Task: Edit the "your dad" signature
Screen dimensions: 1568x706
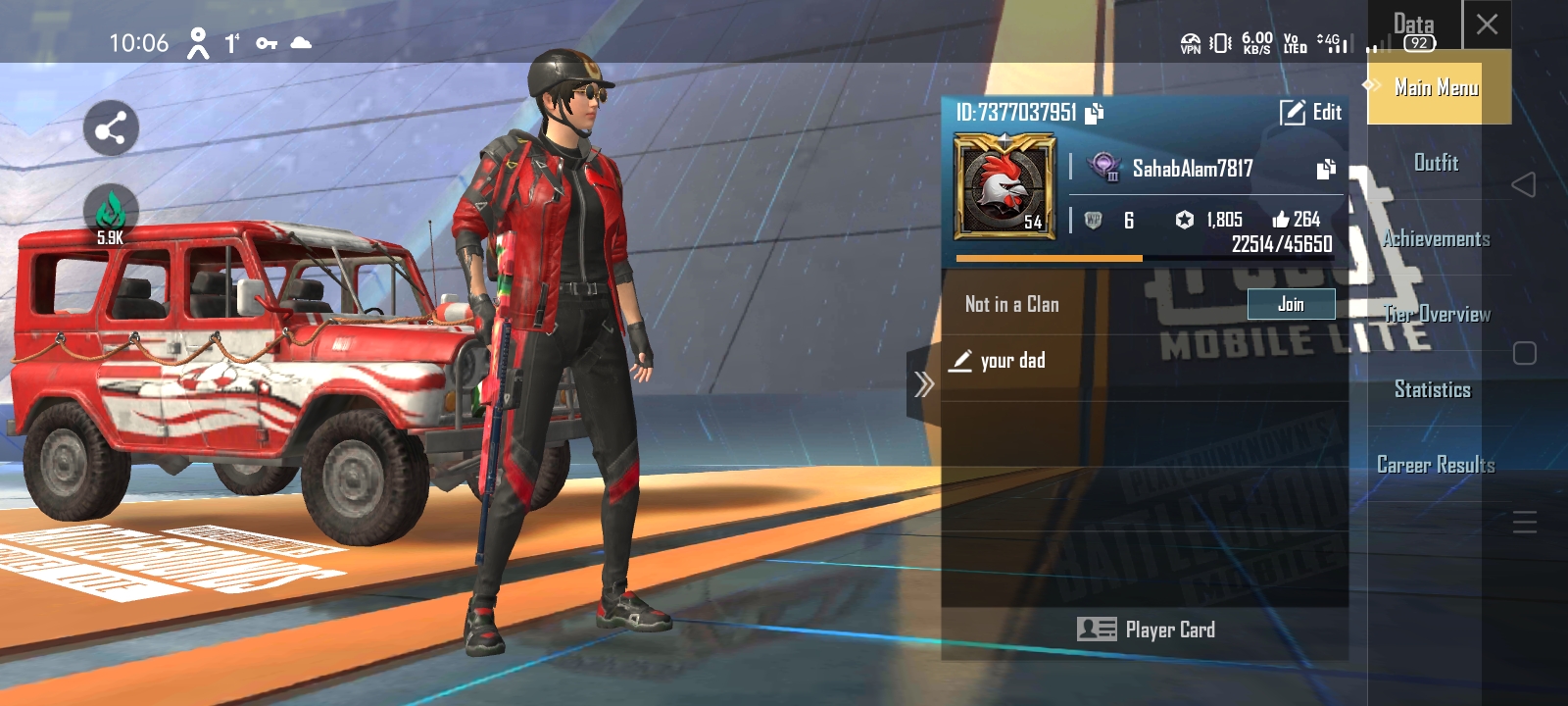Action: (x=962, y=361)
